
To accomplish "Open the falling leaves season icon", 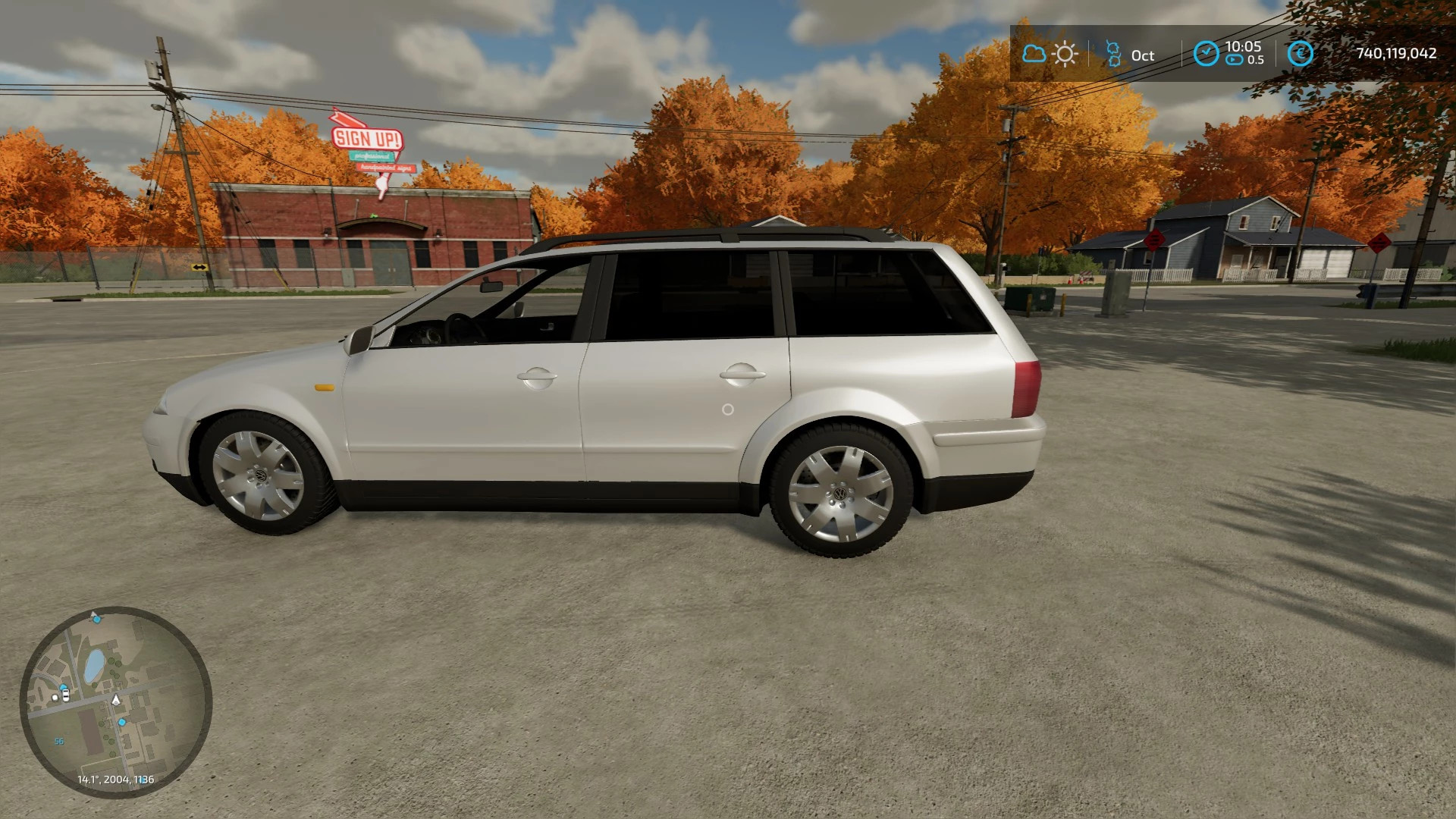I will (1112, 53).
